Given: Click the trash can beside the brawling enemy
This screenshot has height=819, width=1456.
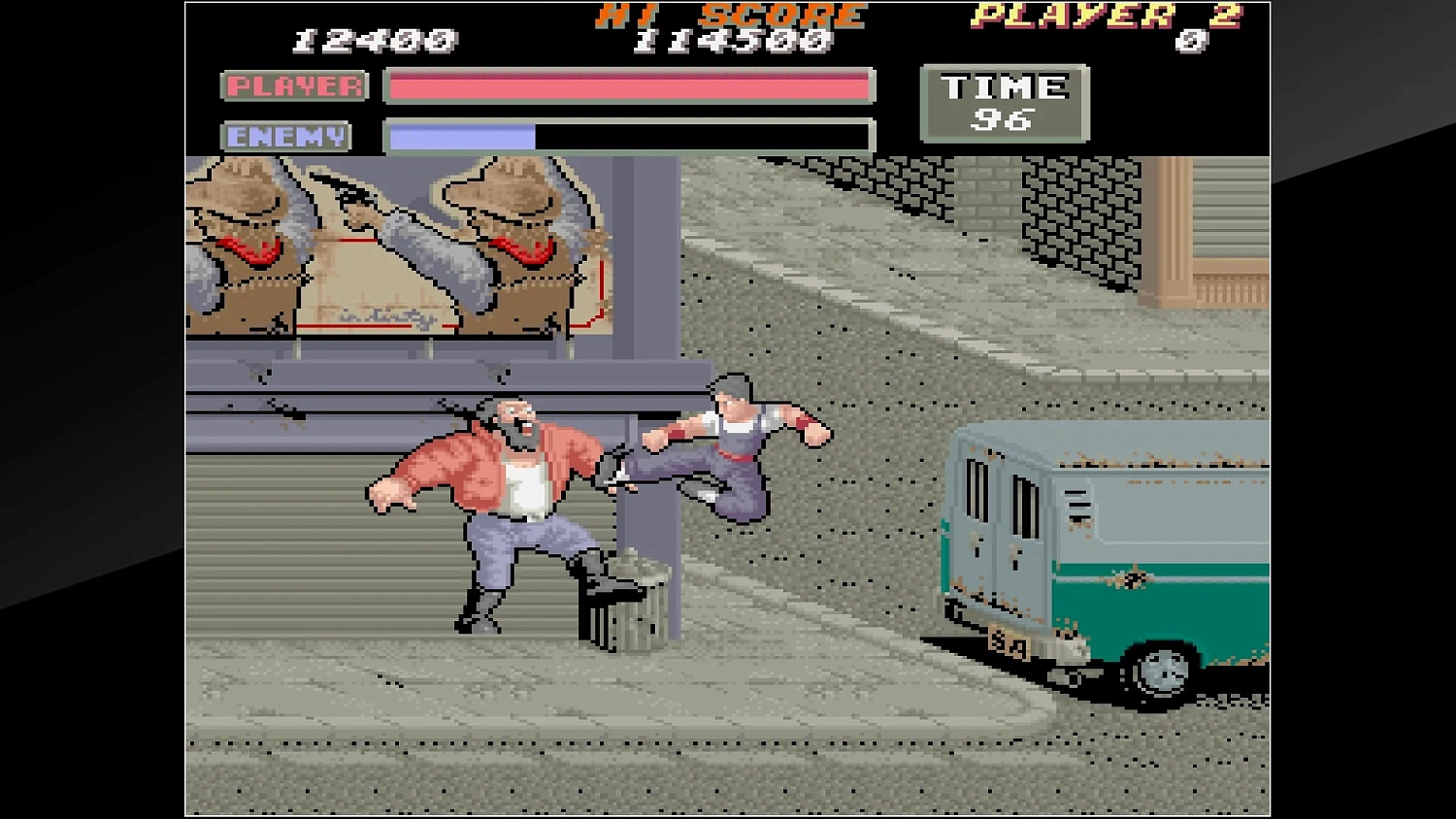Looking at the screenshot, I should tap(631, 602).
